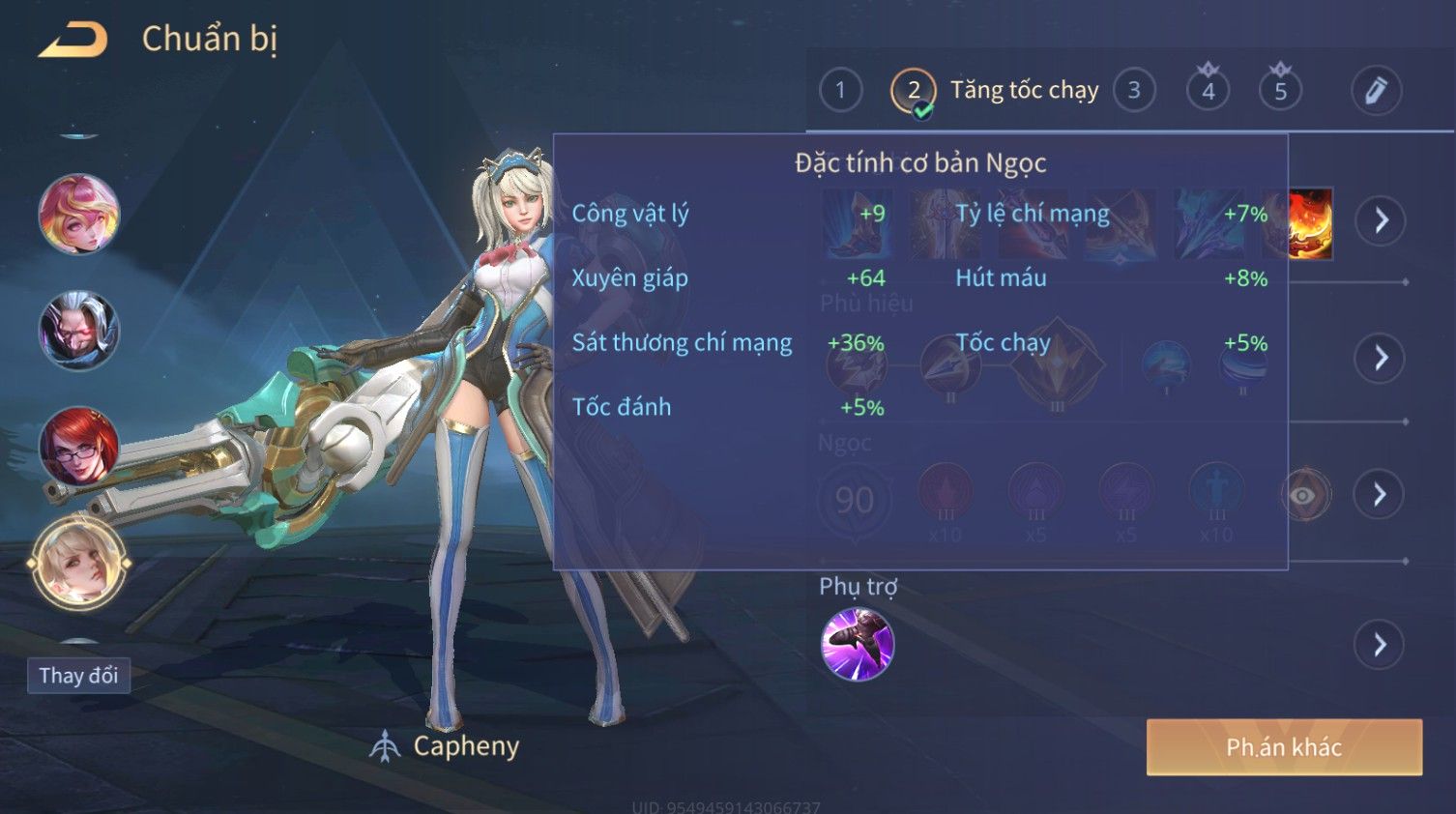Screen dimensions: 1456x814
Task: Expand the Phụ trợ section arrow
Action: click(x=1381, y=645)
